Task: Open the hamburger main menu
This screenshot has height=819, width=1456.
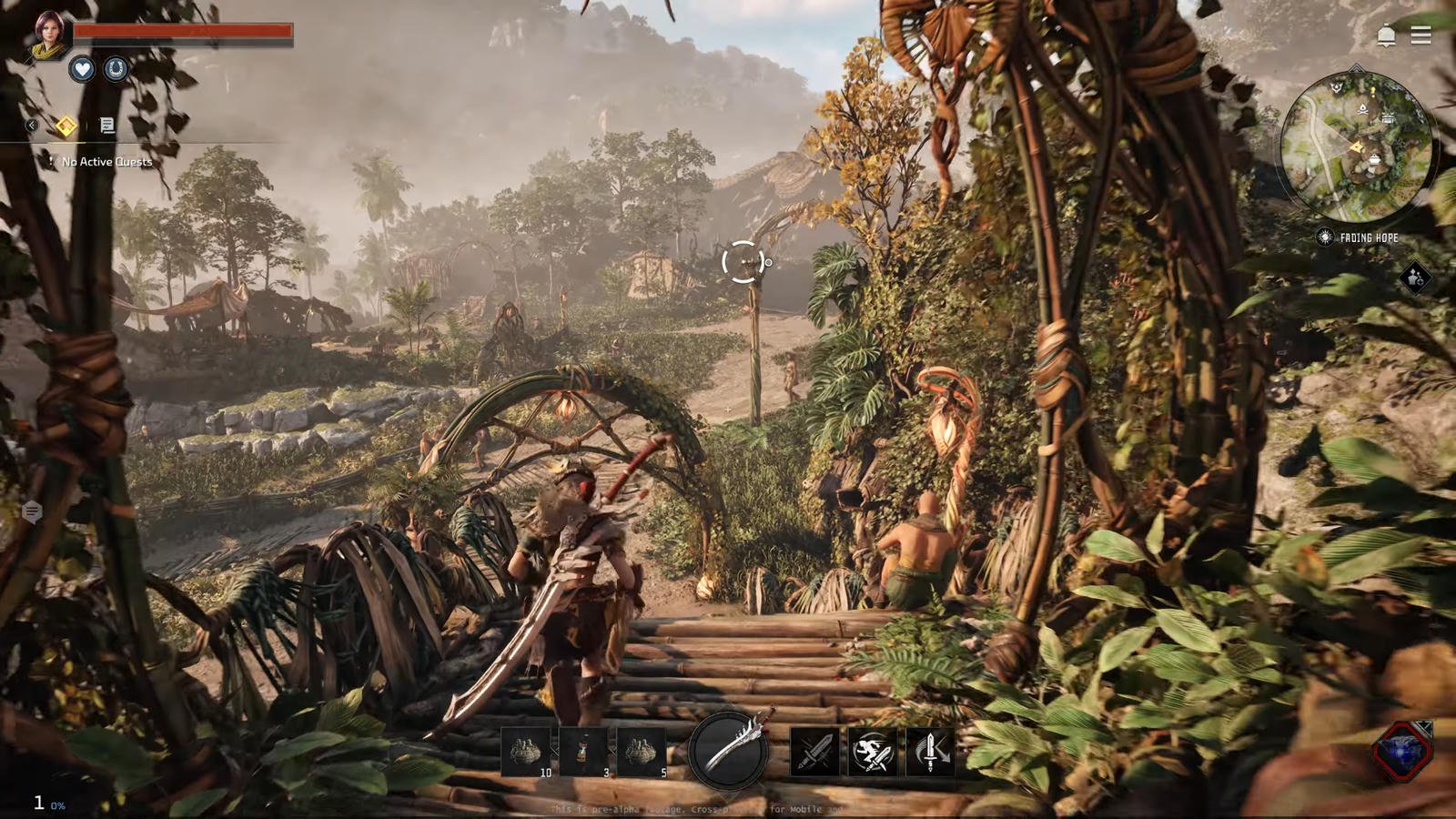Action: (1421, 35)
